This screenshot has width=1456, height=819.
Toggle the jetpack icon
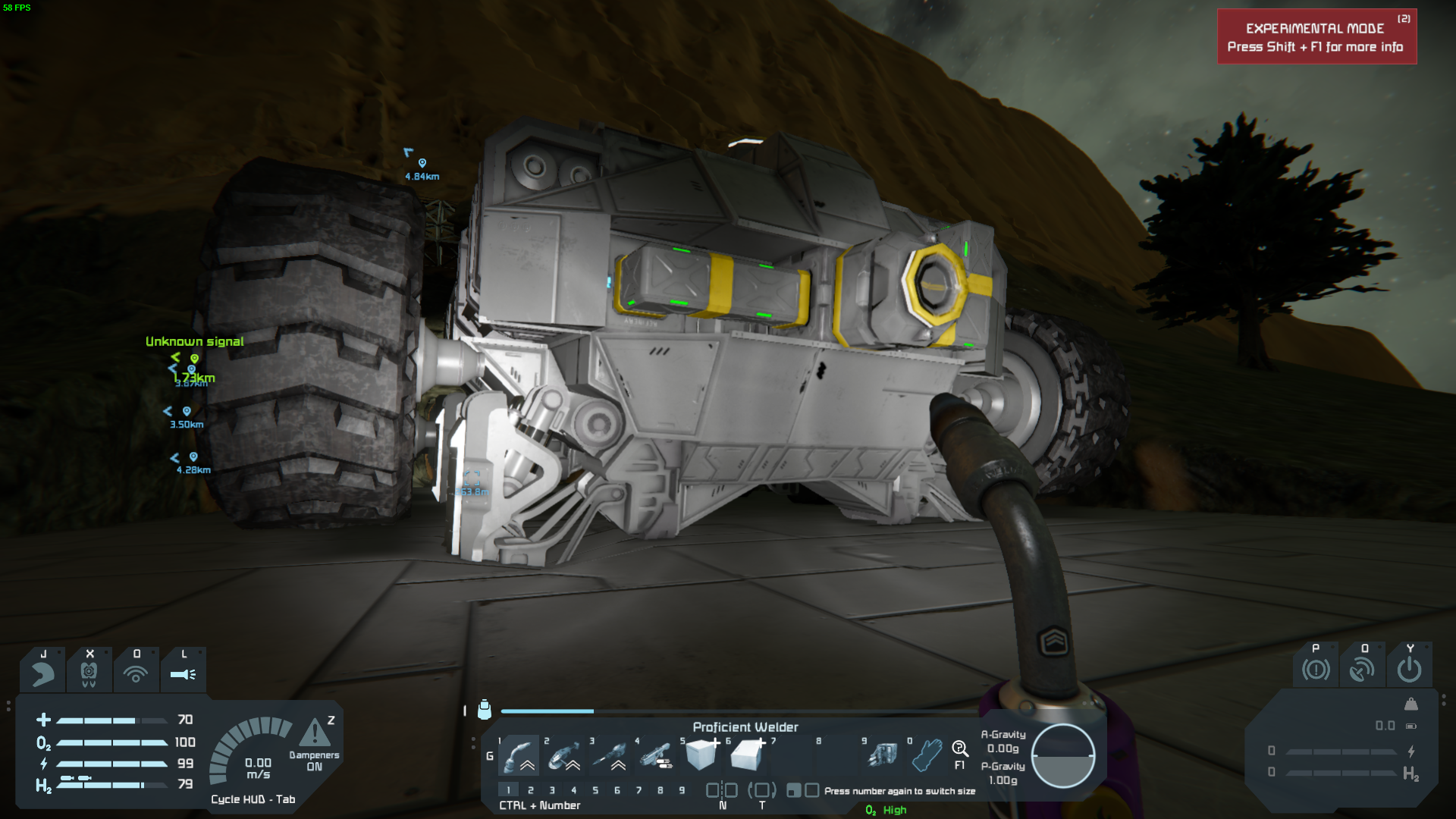(43, 673)
